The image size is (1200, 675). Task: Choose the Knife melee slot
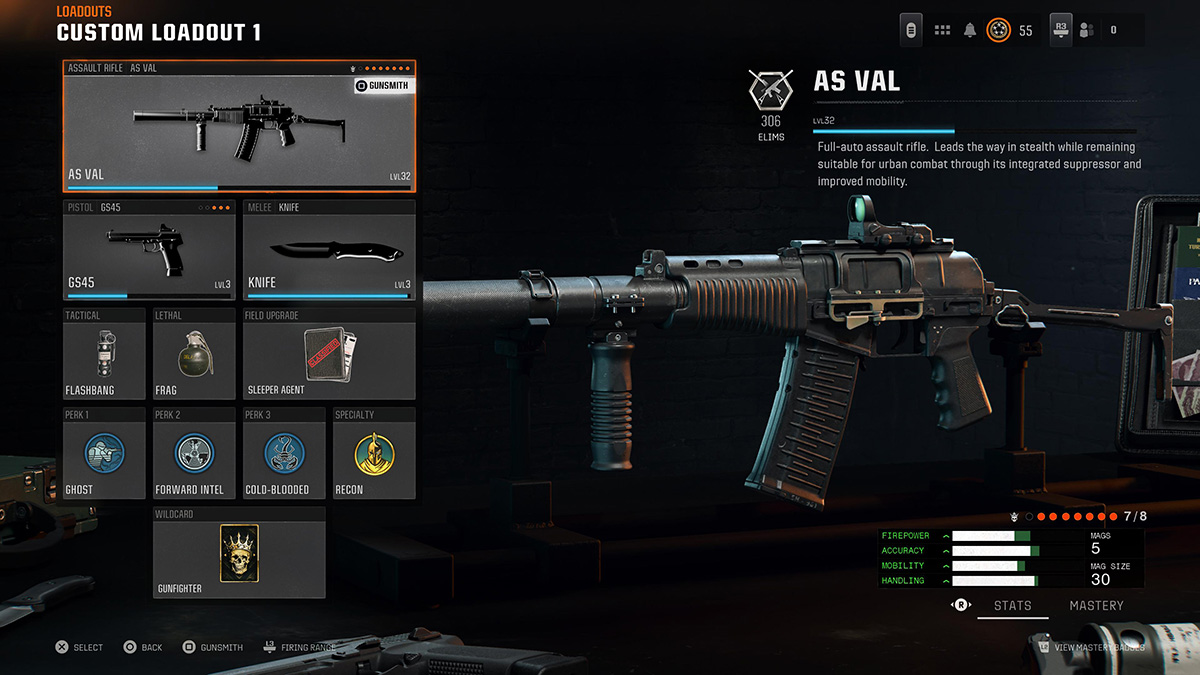coord(328,251)
